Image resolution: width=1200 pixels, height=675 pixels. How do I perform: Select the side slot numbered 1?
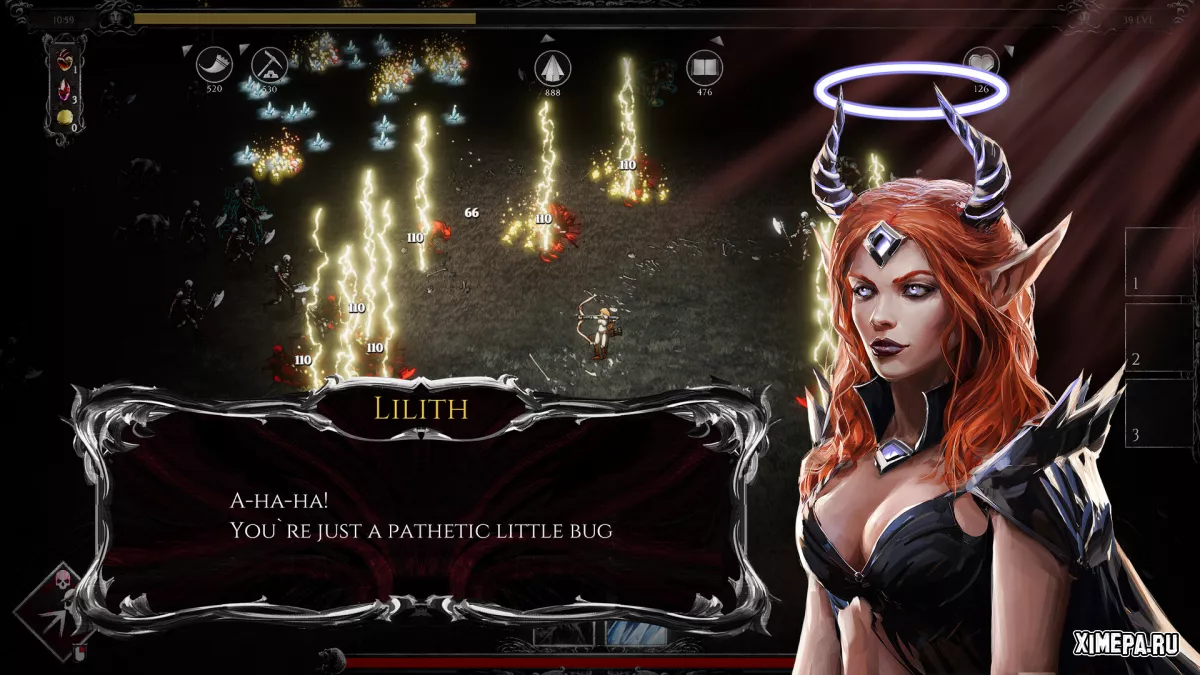(1158, 262)
